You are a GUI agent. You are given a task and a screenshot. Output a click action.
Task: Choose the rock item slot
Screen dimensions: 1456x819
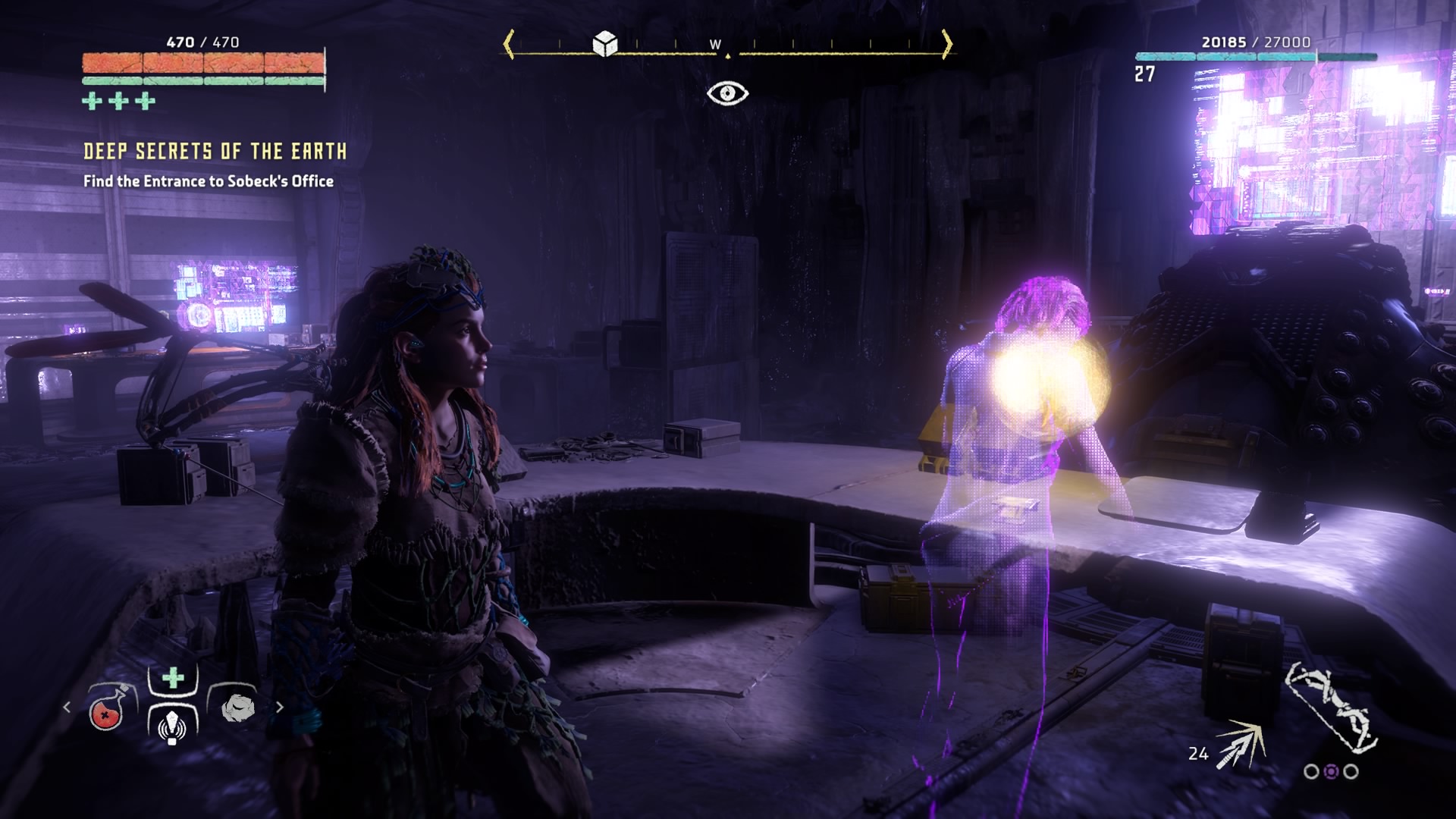(237, 708)
